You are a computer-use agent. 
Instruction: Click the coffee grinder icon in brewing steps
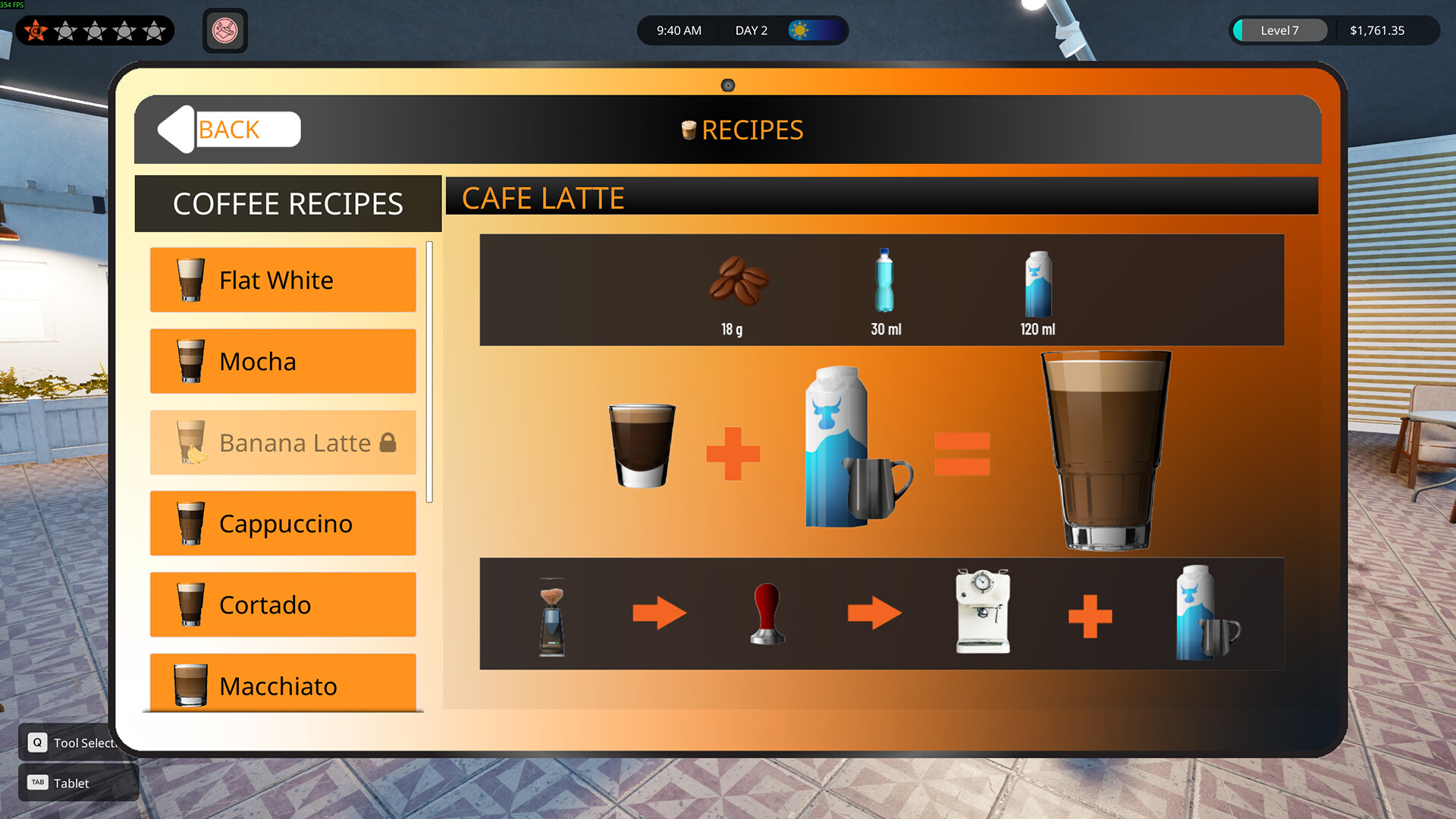(551, 613)
